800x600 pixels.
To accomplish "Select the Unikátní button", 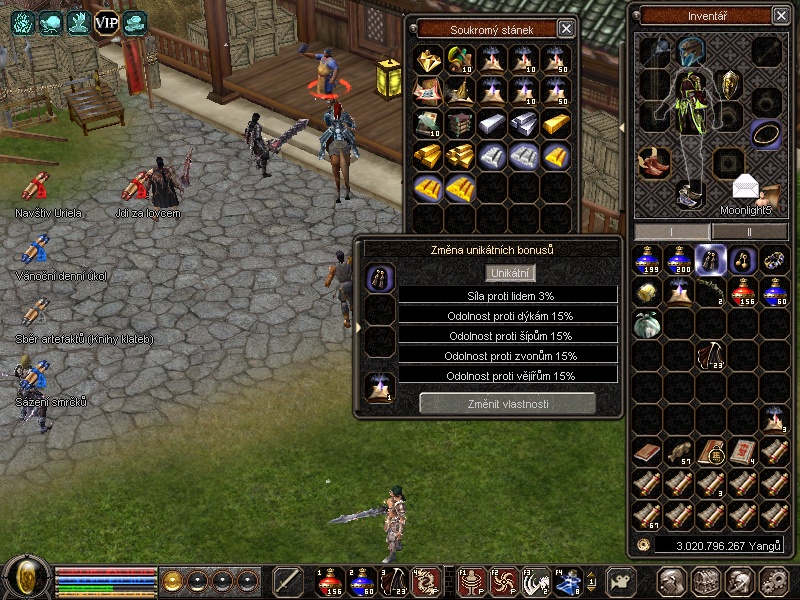I will tap(511, 273).
